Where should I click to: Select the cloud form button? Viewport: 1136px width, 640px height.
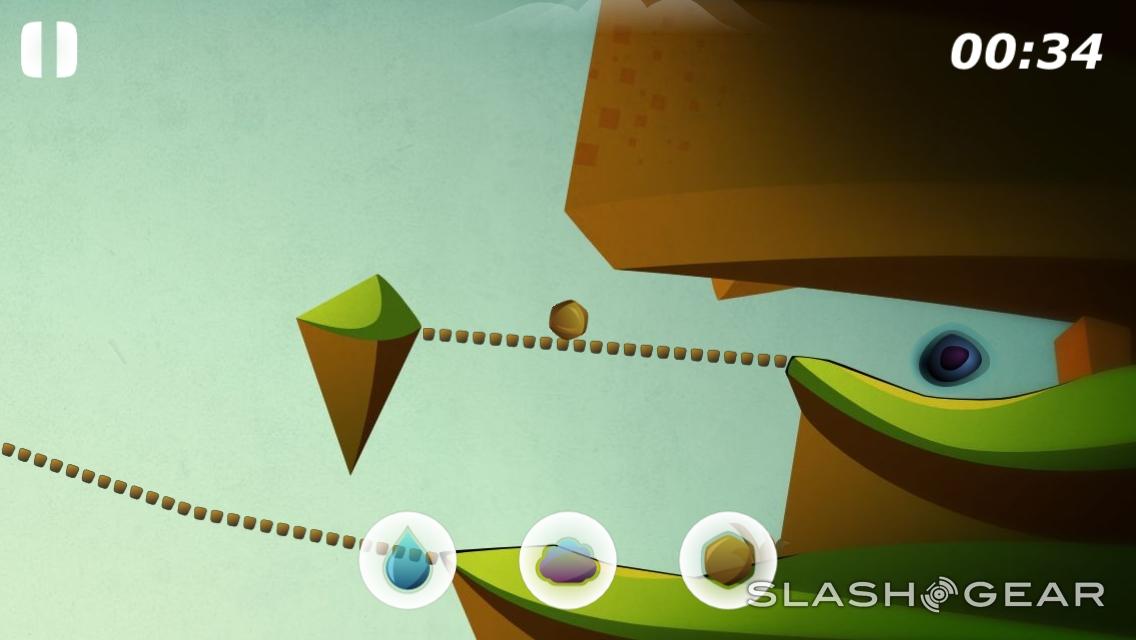coord(567,560)
